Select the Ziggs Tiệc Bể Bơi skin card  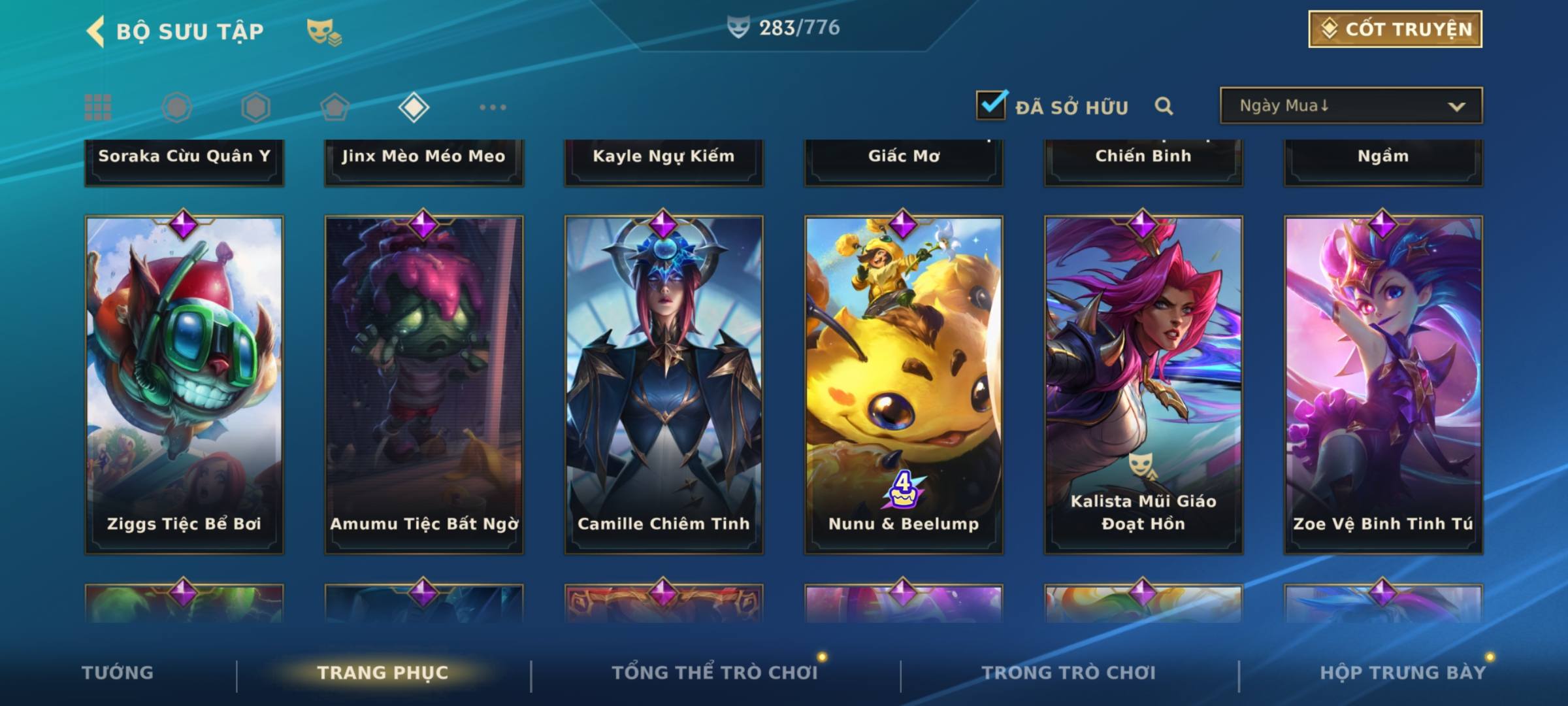point(184,385)
